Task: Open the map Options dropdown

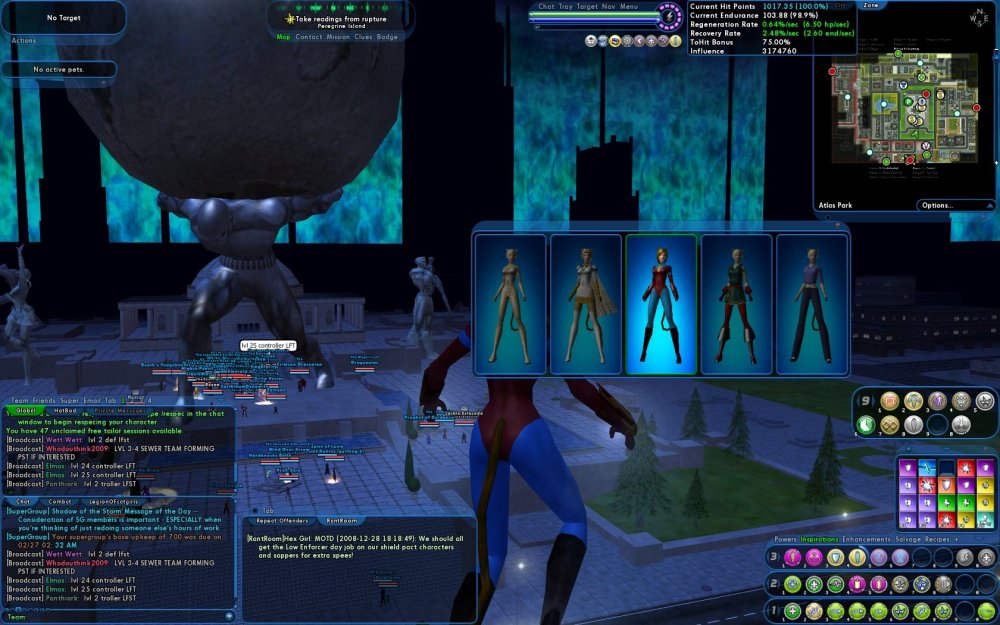Action: [942, 206]
